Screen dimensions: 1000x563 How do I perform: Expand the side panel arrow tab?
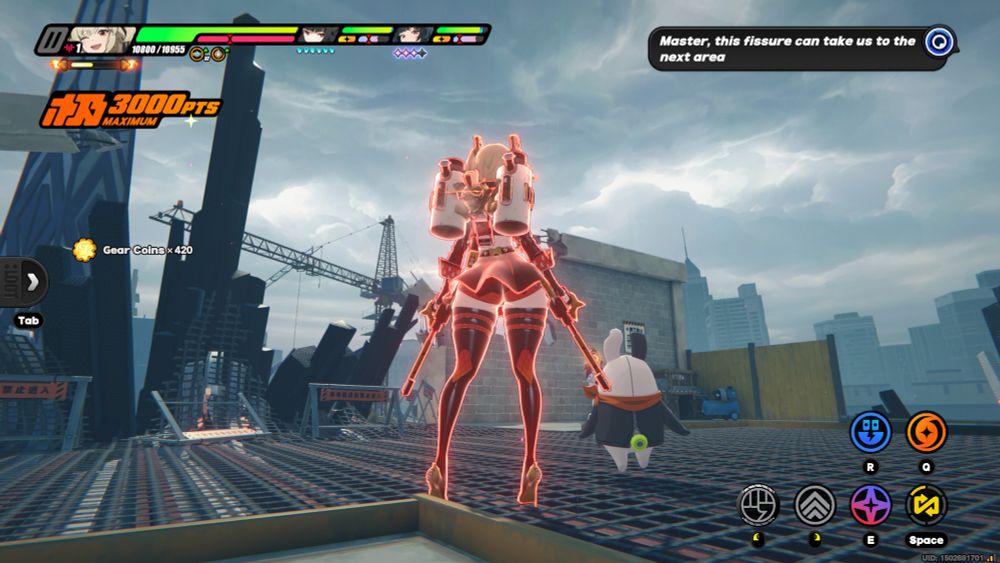click(29, 281)
